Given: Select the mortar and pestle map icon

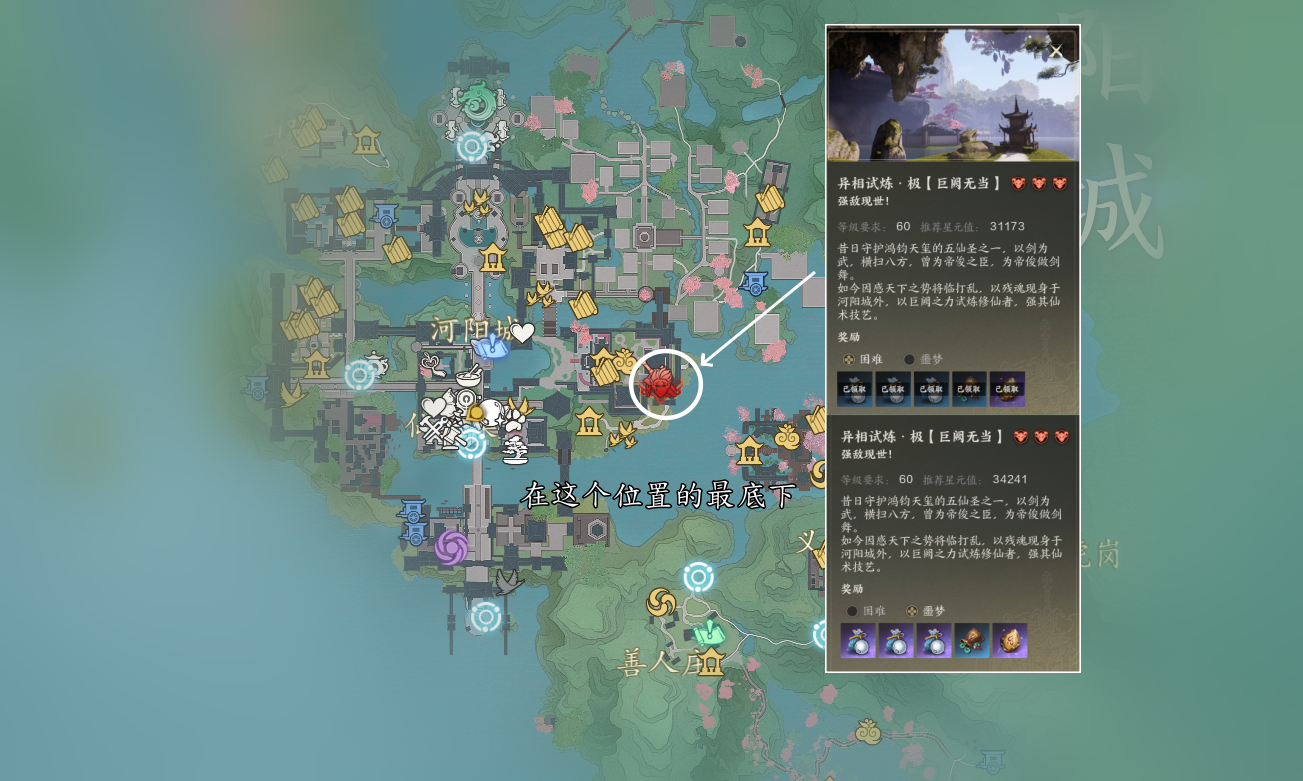Looking at the screenshot, I should (x=468, y=376).
